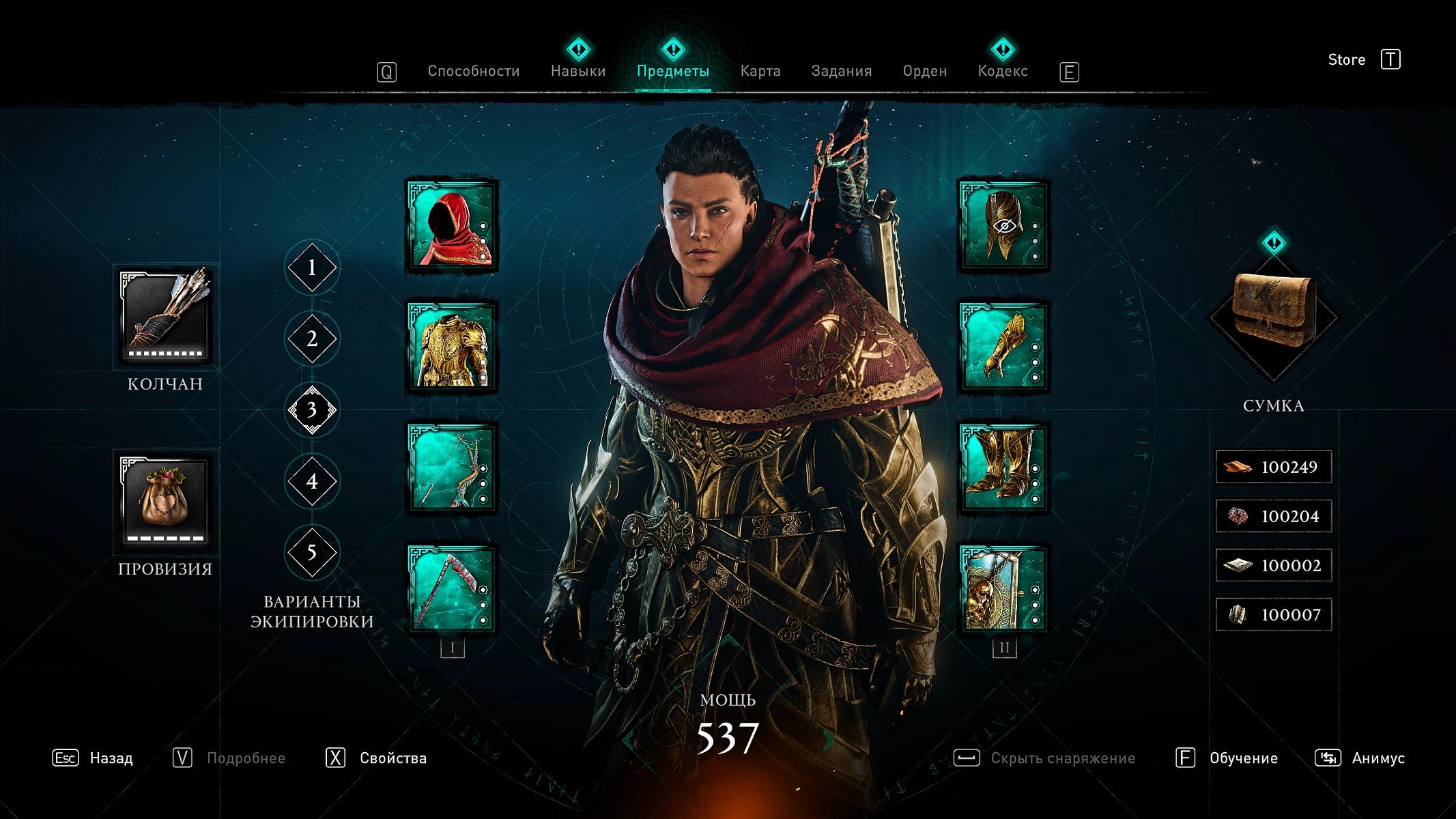Go to the Карта tab
The image size is (1456, 819).
point(760,71)
